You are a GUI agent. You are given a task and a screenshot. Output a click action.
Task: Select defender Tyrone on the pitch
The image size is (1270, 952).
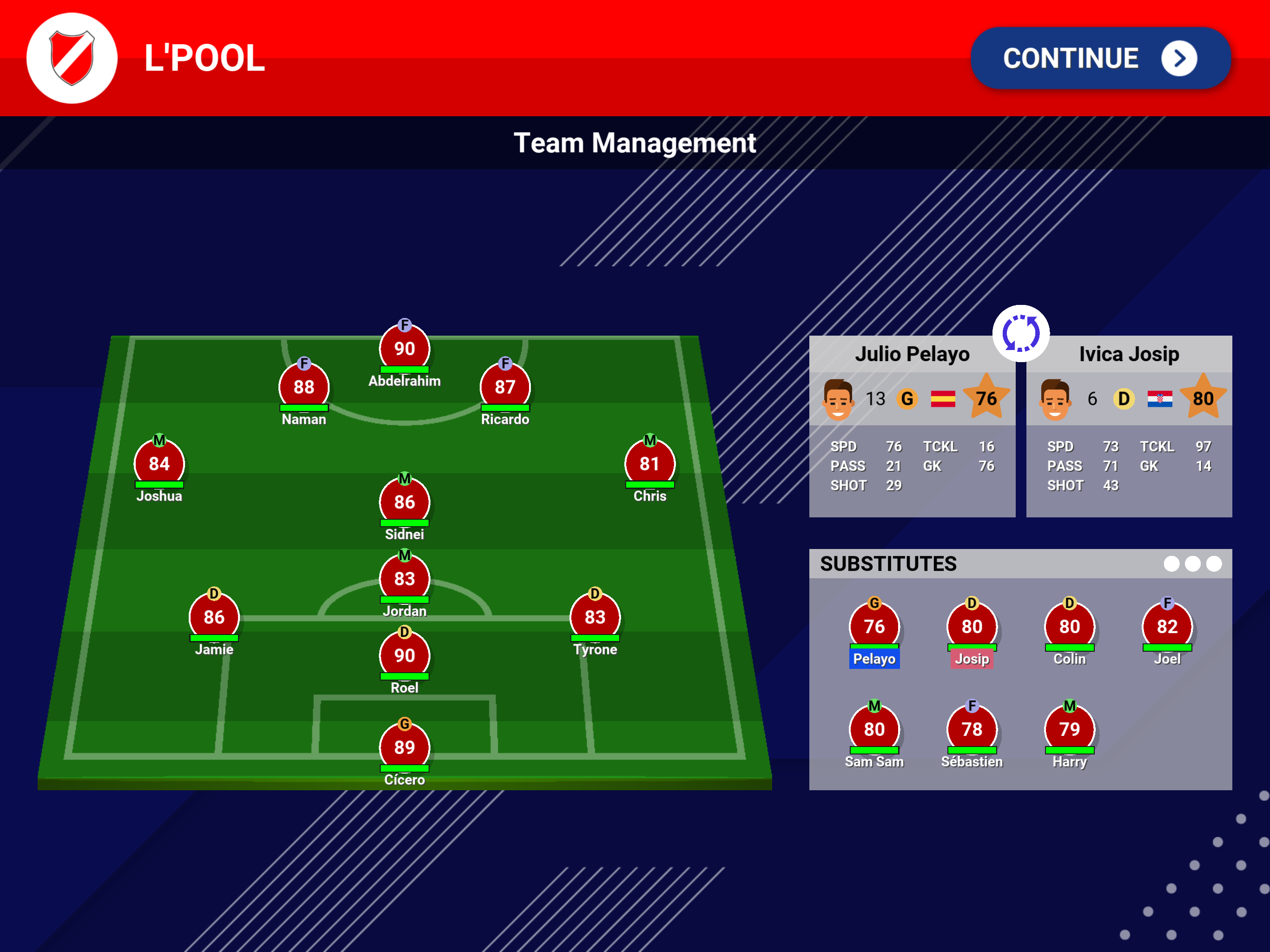595,617
